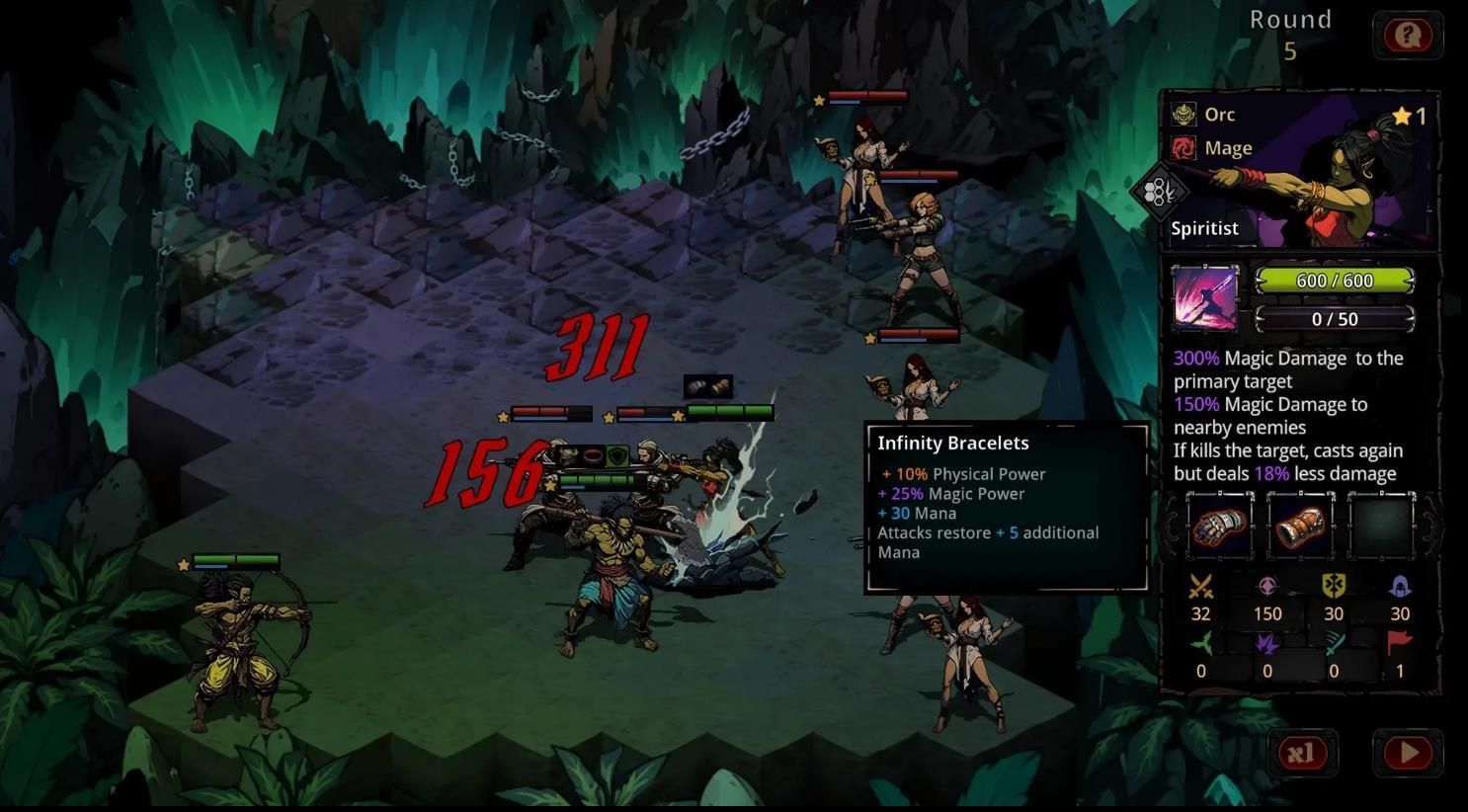Click the hooded figure resistance stat icon
The image size is (1468, 812).
coord(1400,587)
